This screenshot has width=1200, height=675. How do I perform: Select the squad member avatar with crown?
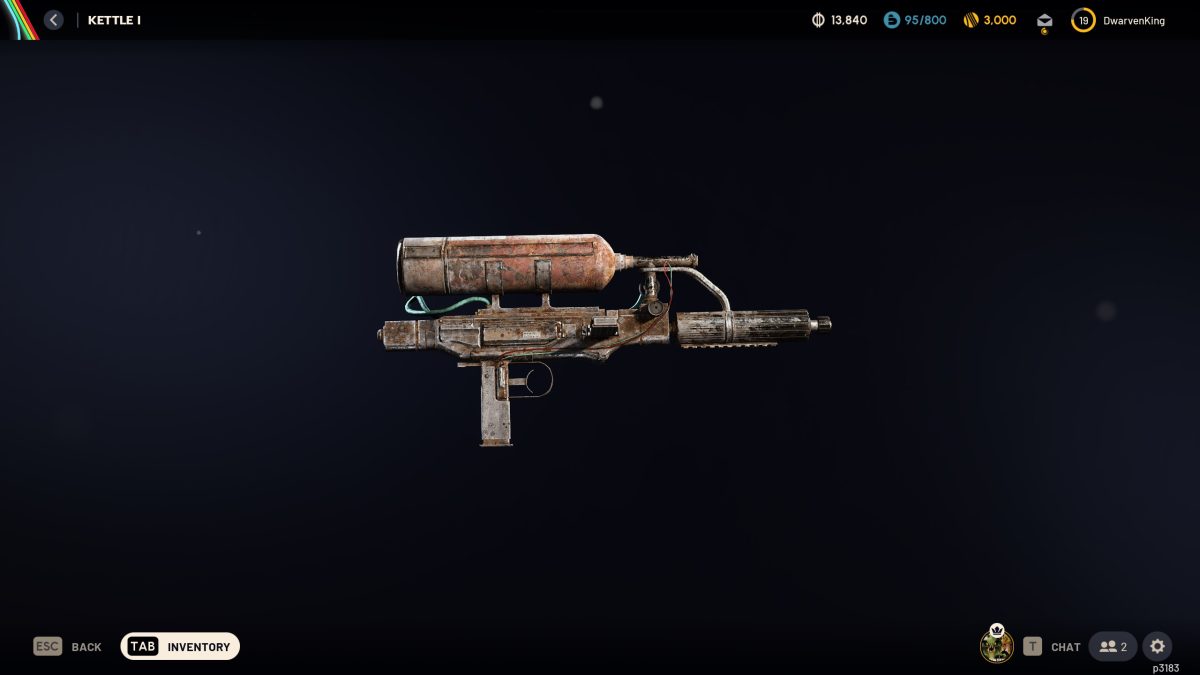tap(996, 645)
